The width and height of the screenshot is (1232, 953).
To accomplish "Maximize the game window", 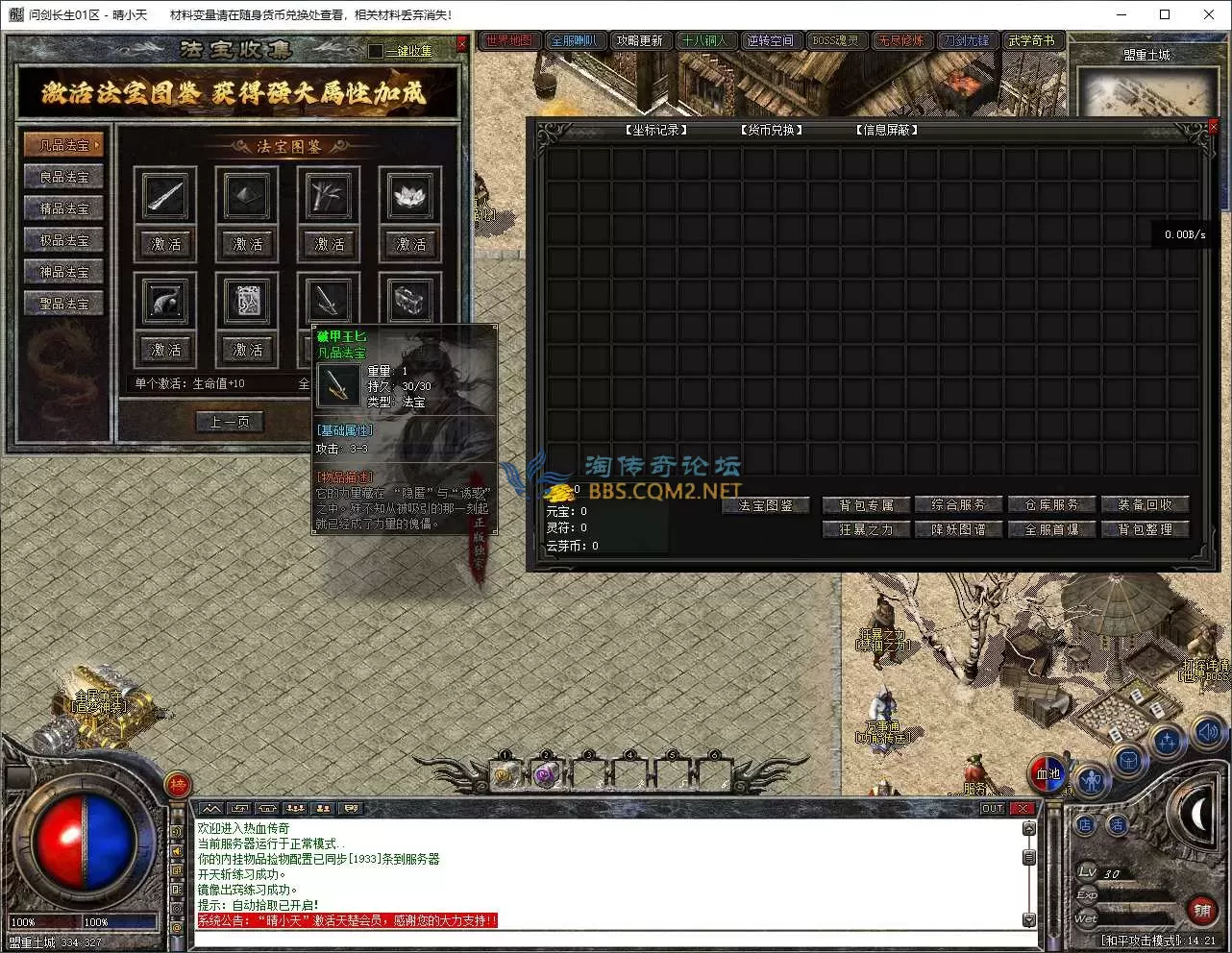I will point(1165,14).
